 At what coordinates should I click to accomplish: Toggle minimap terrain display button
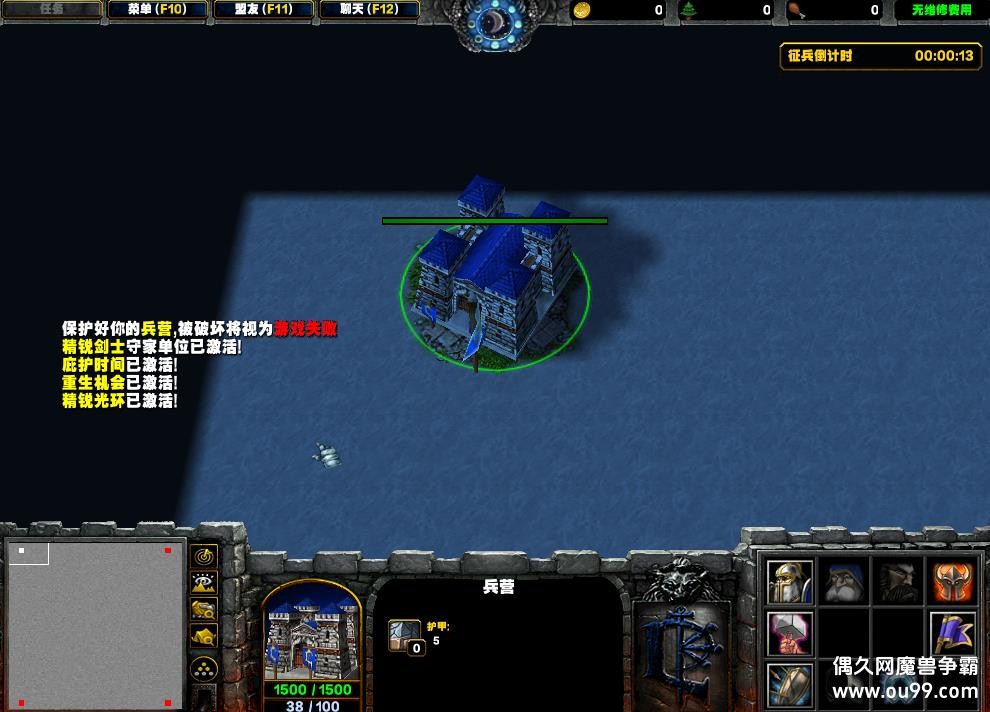(x=205, y=582)
